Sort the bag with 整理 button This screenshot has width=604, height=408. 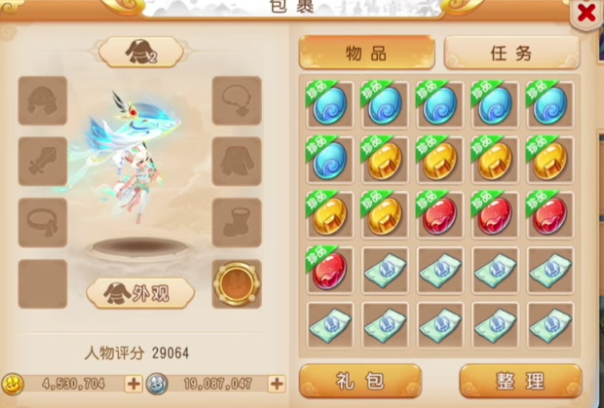click(520, 381)
